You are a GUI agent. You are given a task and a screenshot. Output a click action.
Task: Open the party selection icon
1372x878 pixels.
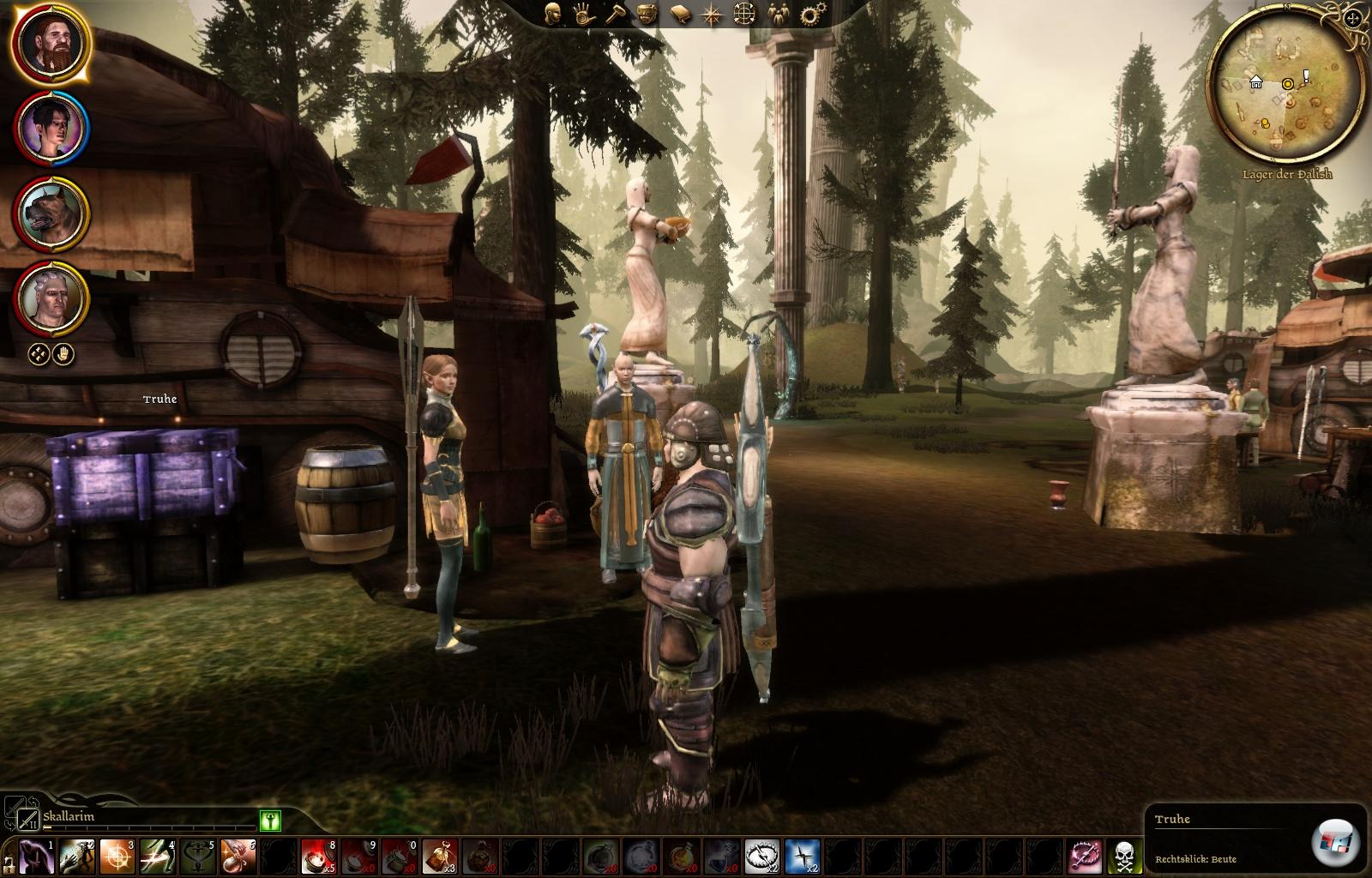pos(777,15)
